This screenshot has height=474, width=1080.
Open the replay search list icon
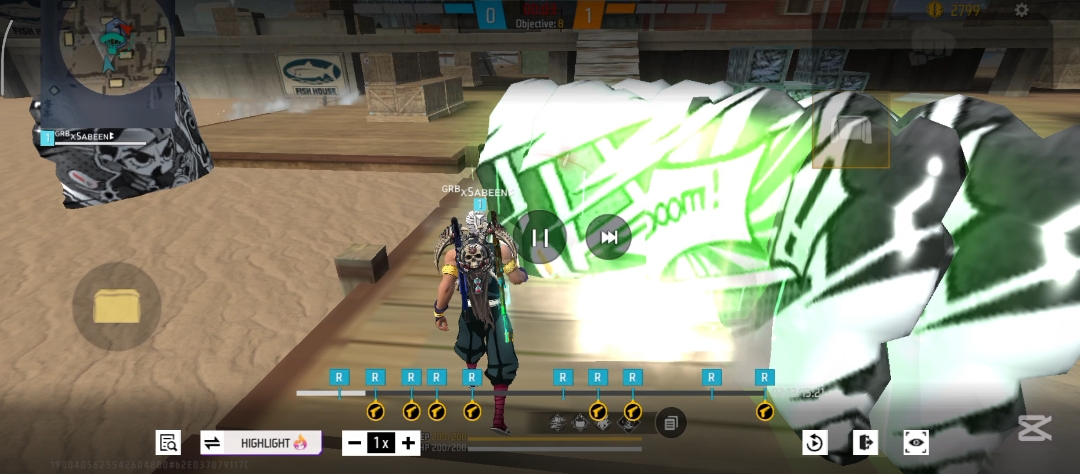[168, 442]
